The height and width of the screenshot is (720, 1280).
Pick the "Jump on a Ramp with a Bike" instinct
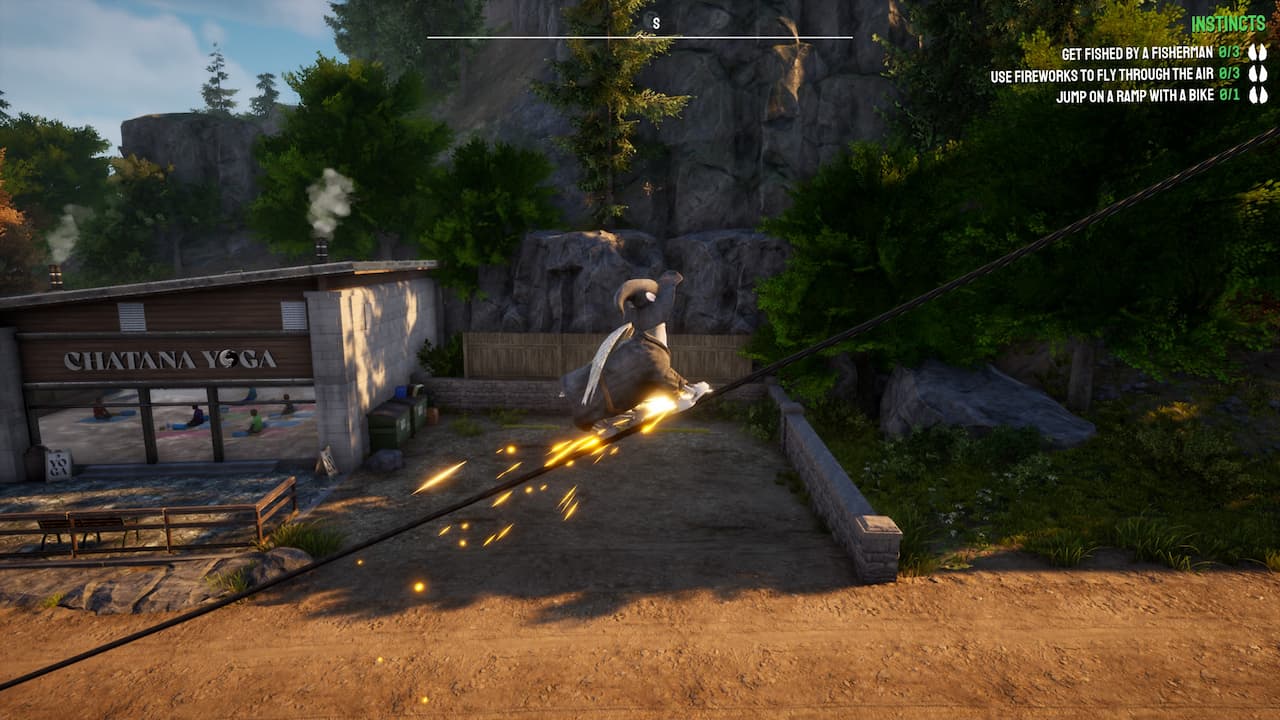click(x=1135, y=96)
